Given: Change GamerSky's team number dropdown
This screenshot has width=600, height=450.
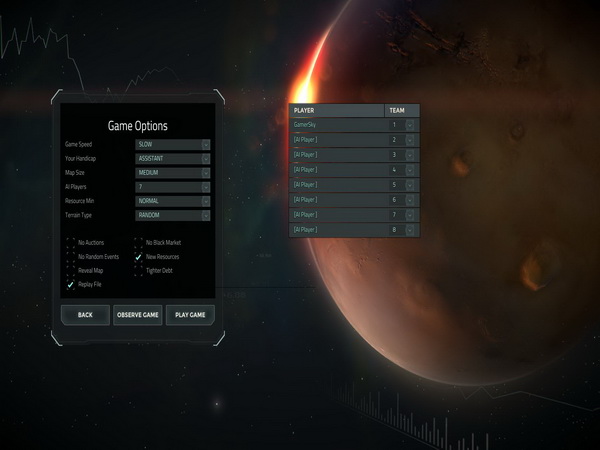Looking at the screenshot, I should click(x=402, y=125).
